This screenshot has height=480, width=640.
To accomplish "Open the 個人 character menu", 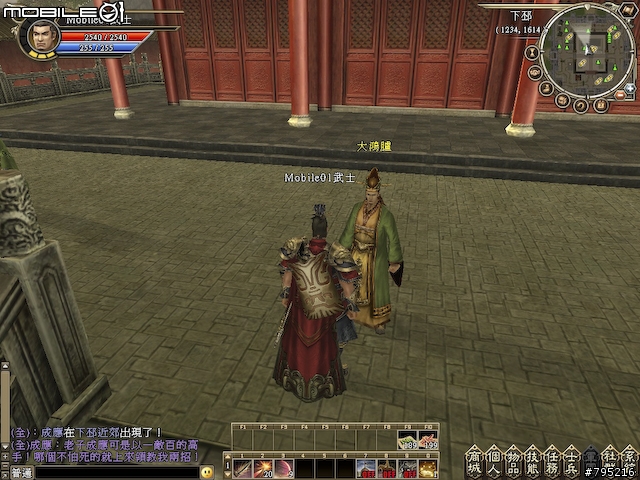I will pos(495,461).
